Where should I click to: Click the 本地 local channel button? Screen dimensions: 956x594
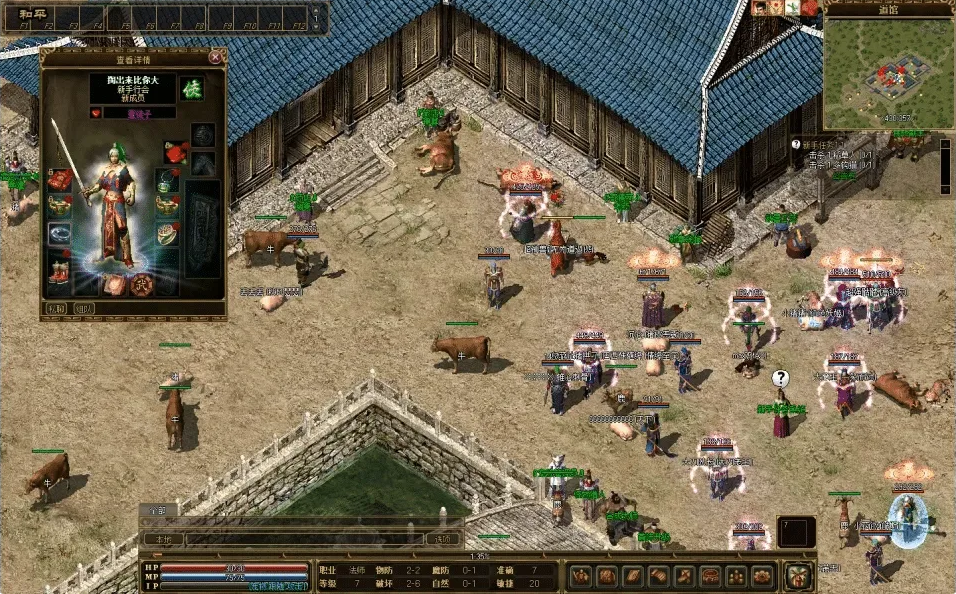161,539
